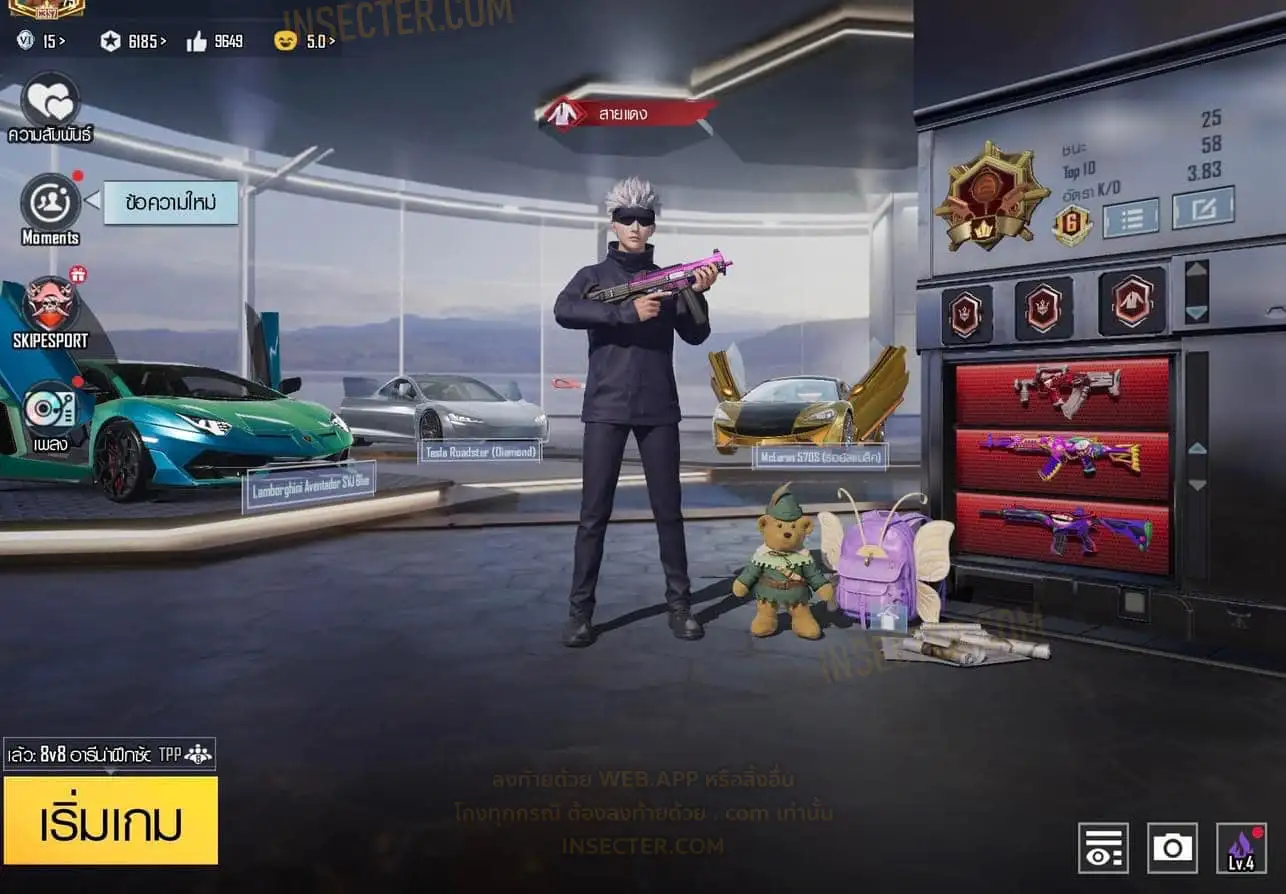This screenshot has height=894, width=1286.
Task: Open the VIP level 15 details
Action: click(41, 41)
